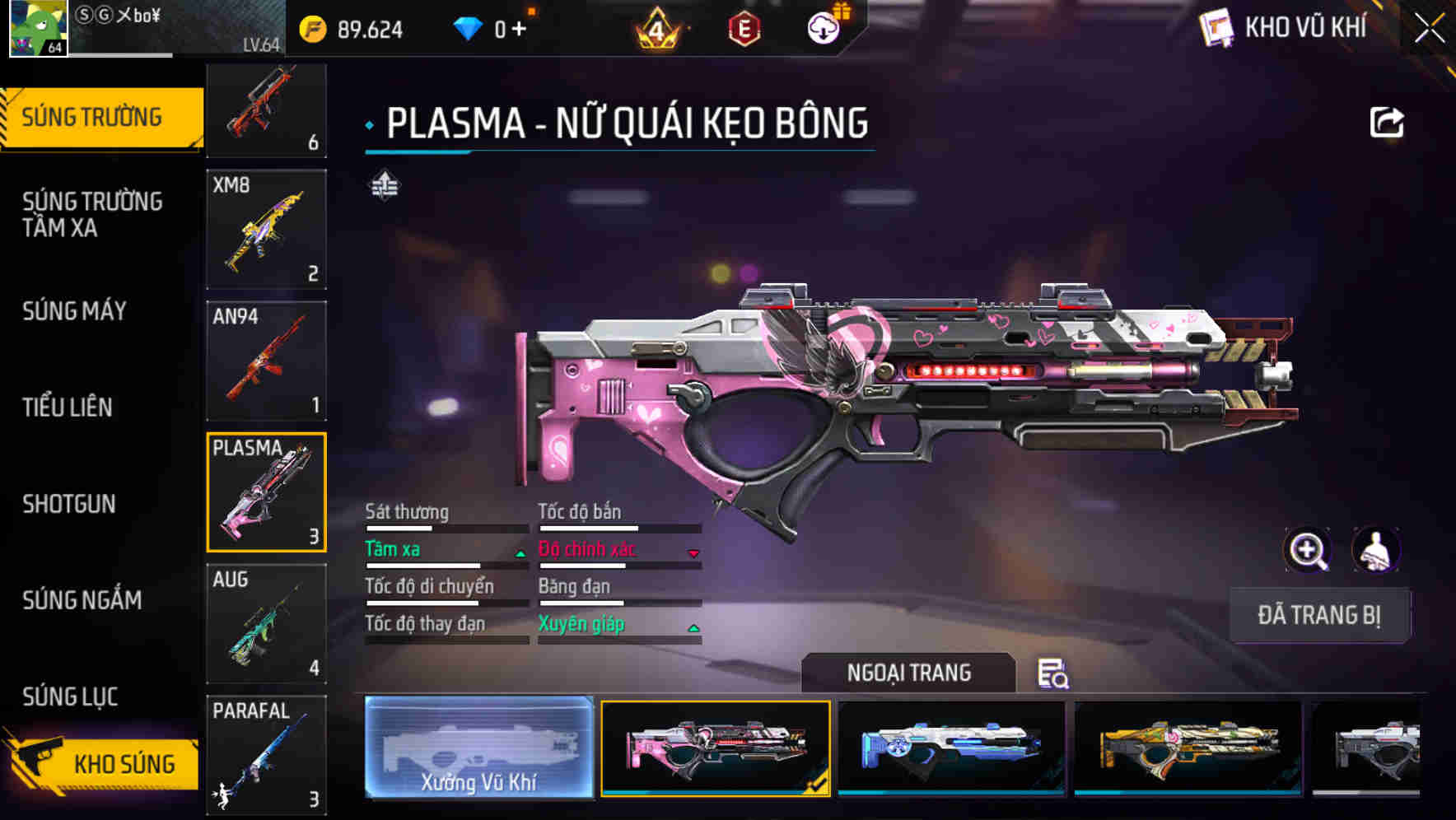Show the Shotgun category
The height and width of the screenshot is (820, 1456).
point(69,504)
